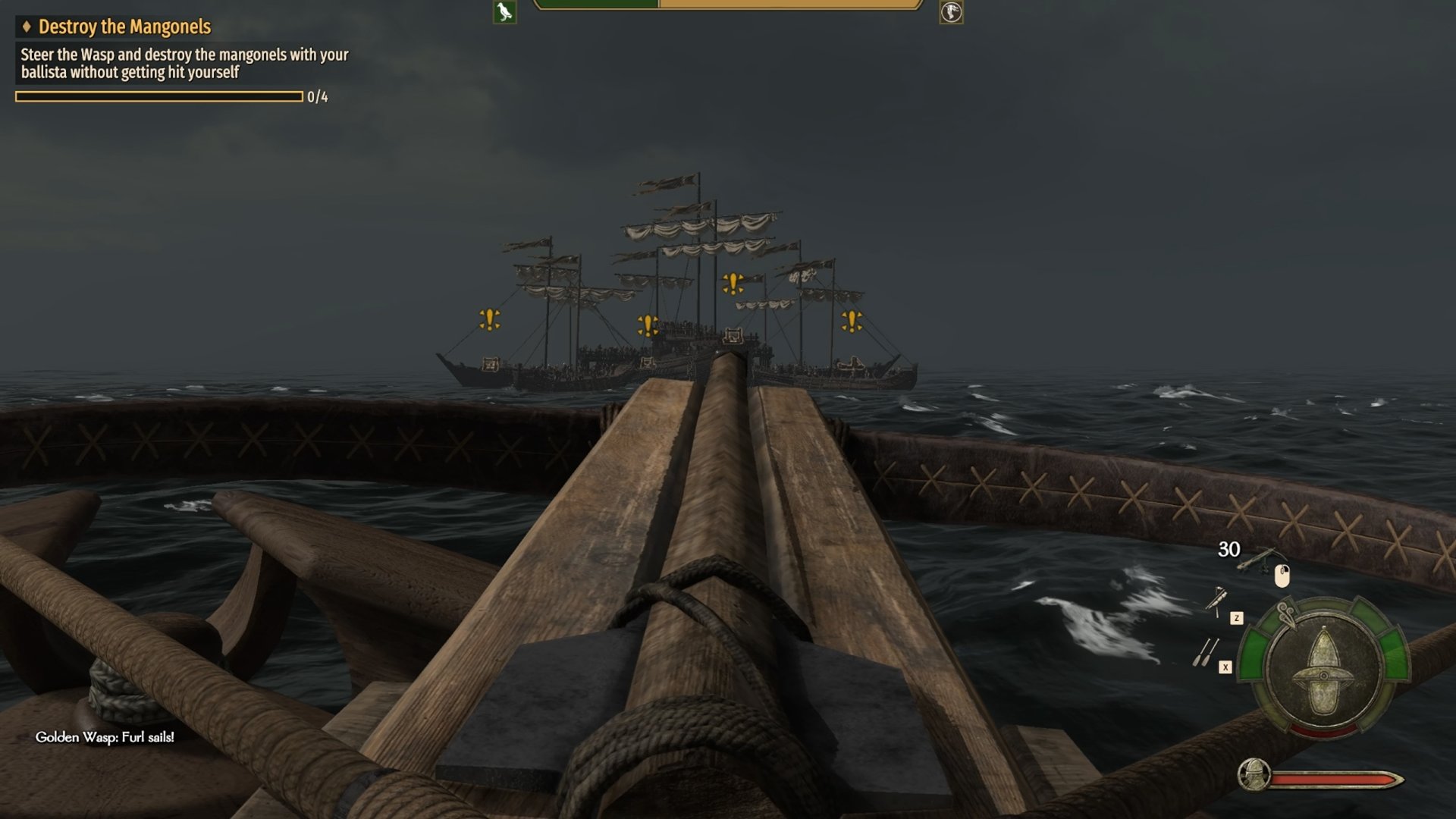Click the helmet portrait by the health bar

tap(1253, 775)
